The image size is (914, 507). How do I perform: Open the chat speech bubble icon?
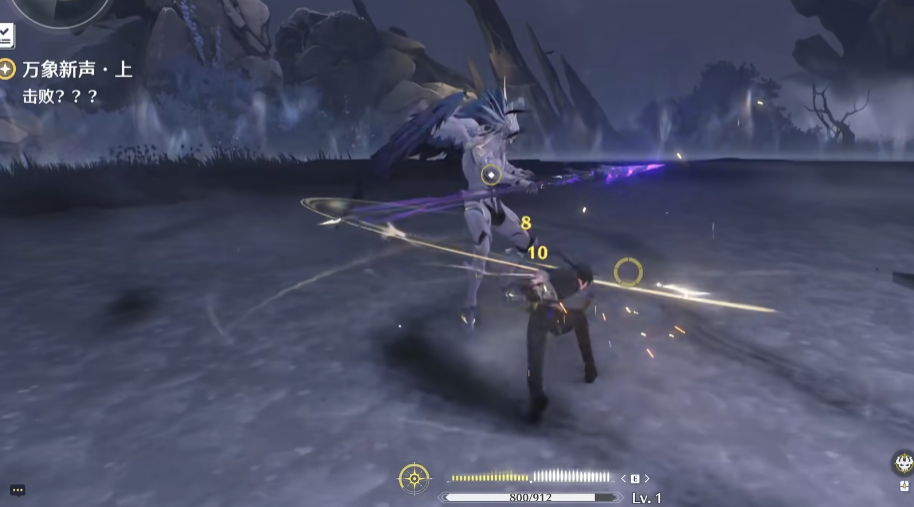click(x=17, y=490)
